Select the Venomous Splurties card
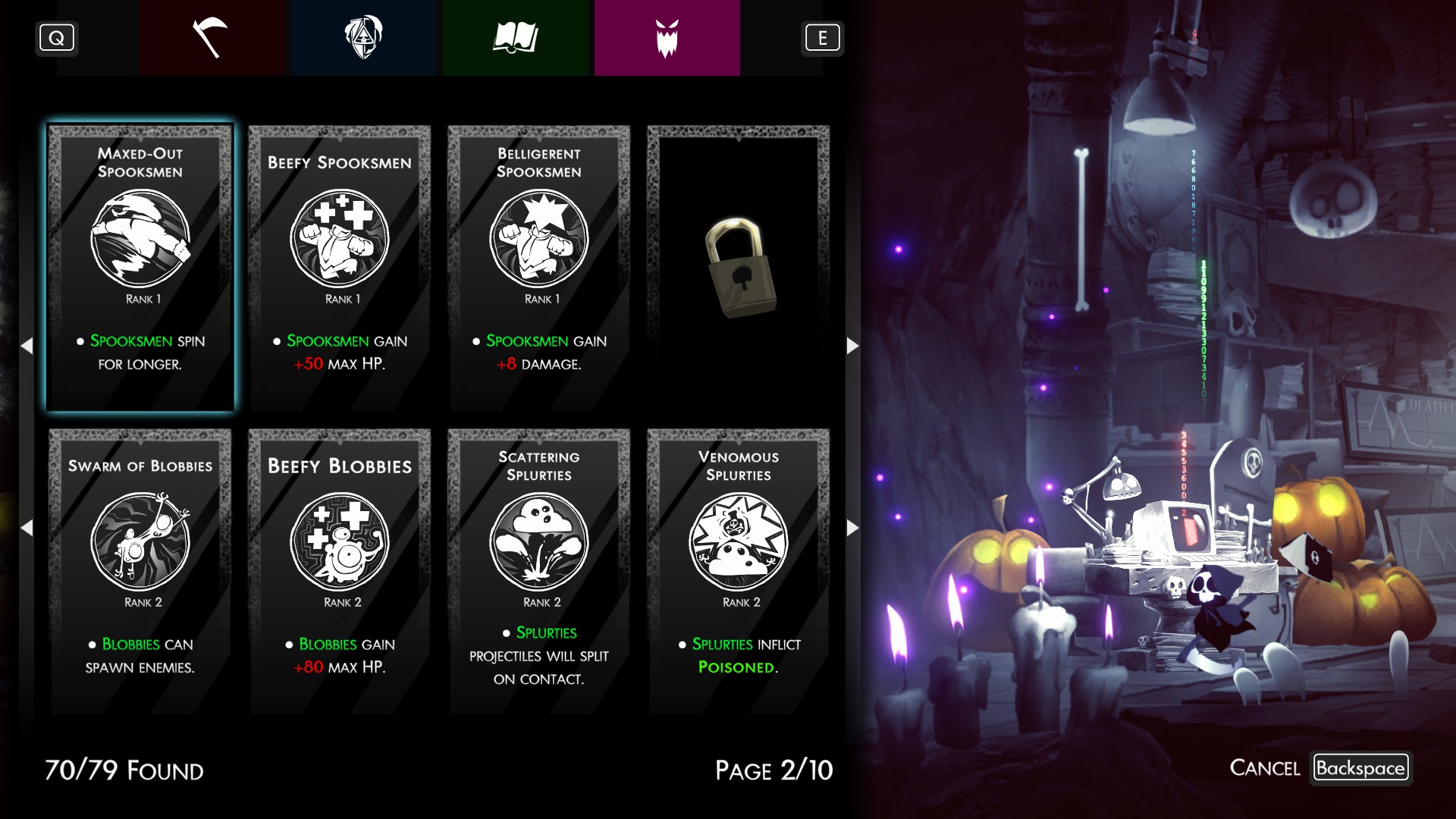 click(739, 571)
